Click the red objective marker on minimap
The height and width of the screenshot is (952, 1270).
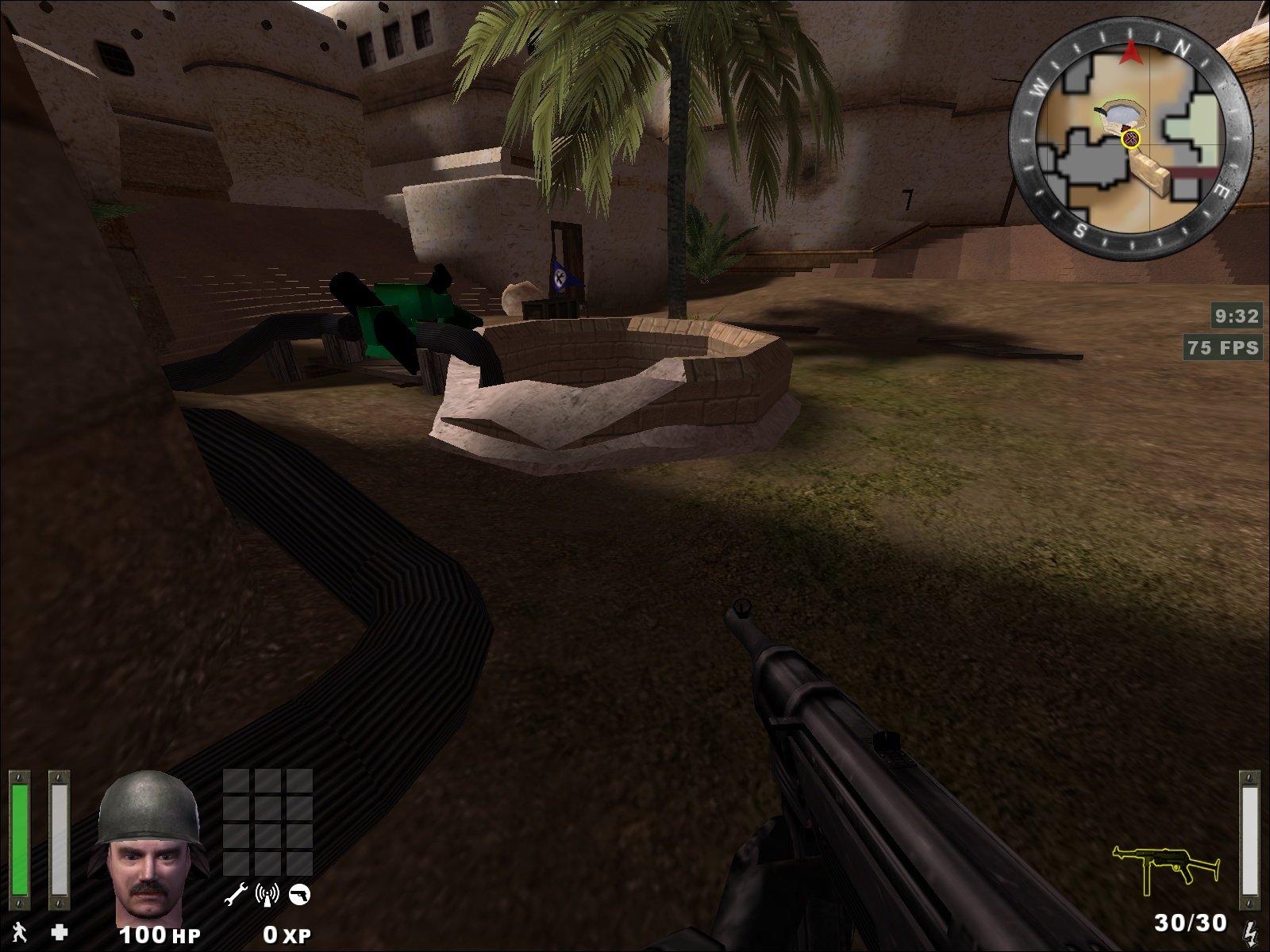pos(1131,140)
